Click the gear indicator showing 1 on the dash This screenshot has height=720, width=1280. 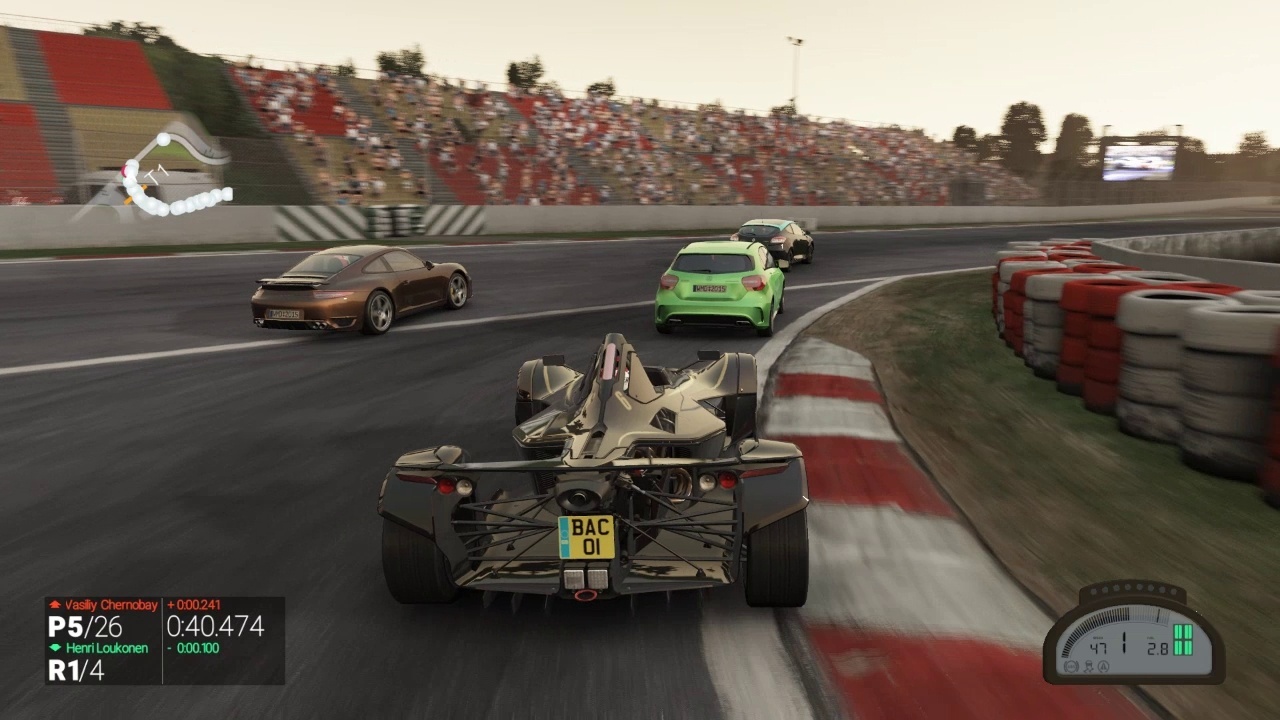tap(1124, 642)
